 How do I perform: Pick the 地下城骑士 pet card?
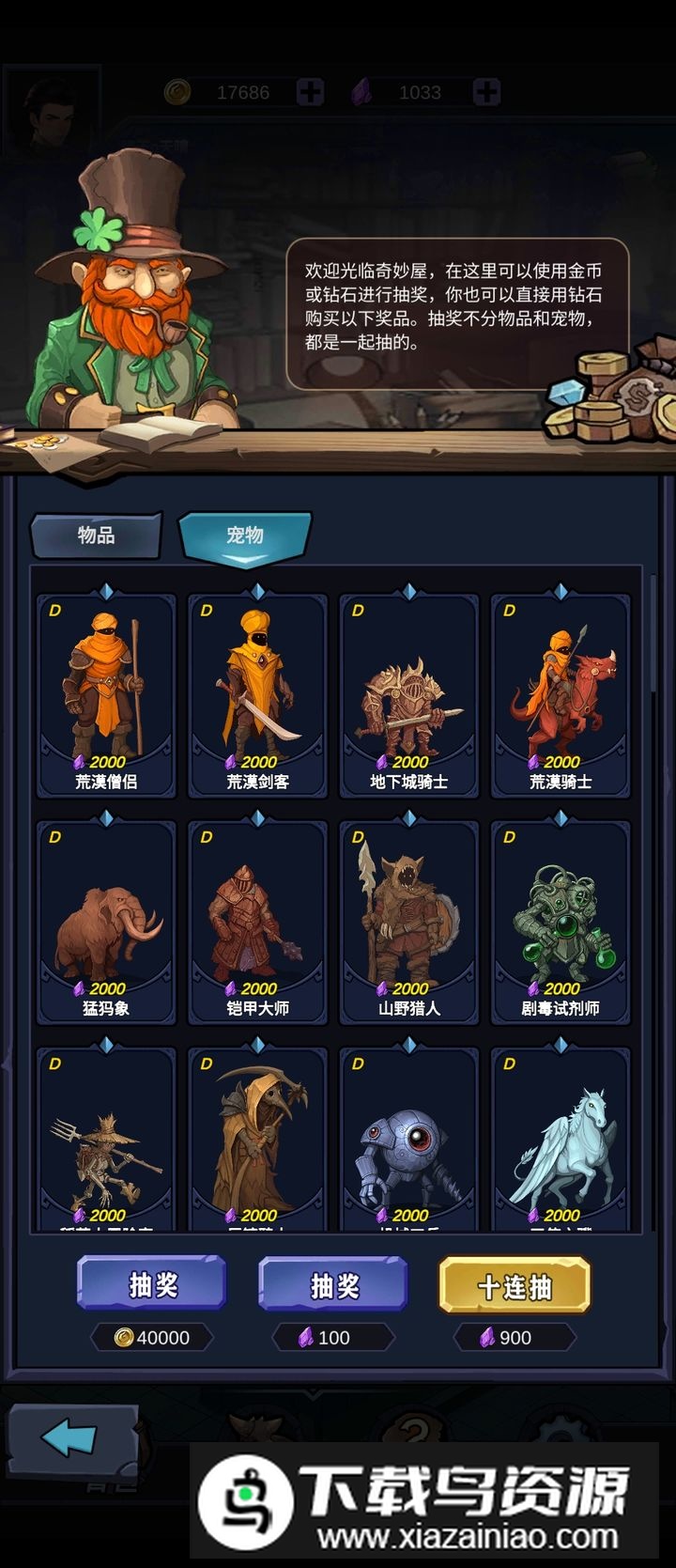point(409,695)
